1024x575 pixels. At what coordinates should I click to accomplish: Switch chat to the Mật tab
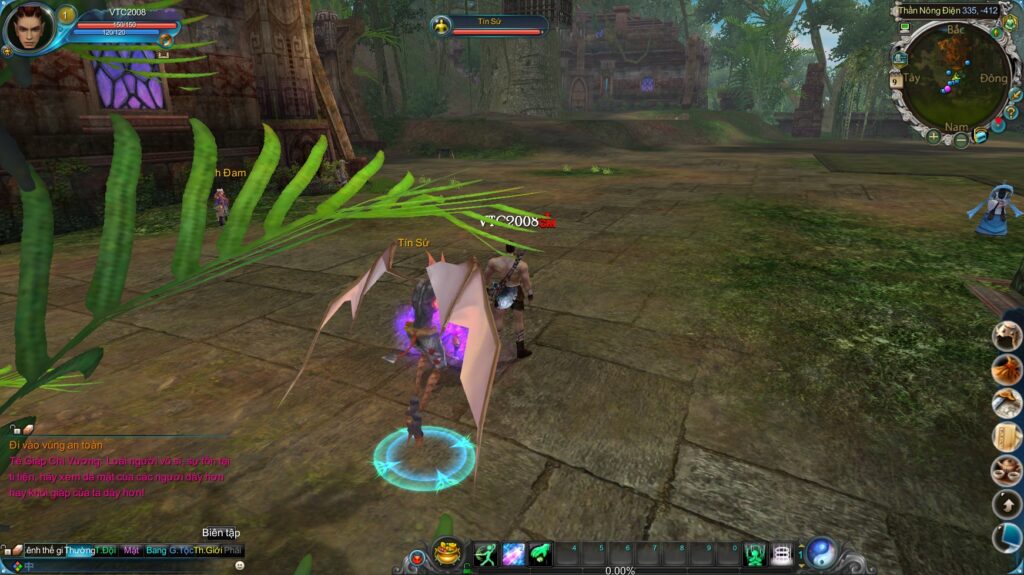click(x=131, y=550)
